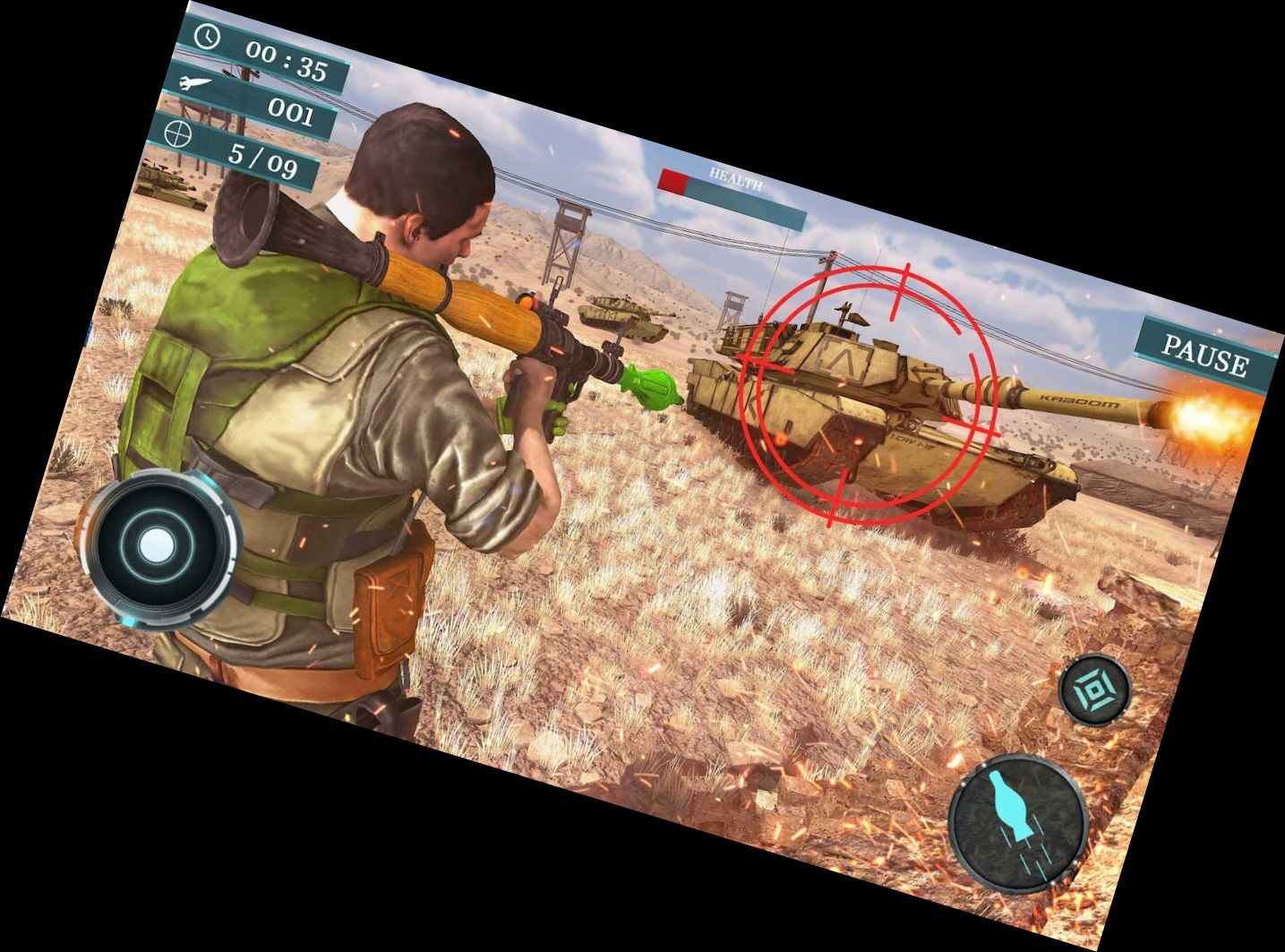Viewport: 1285px width, 952px height.
Task: Tap the virtual movement joystick
Action: tap(159, 546)
